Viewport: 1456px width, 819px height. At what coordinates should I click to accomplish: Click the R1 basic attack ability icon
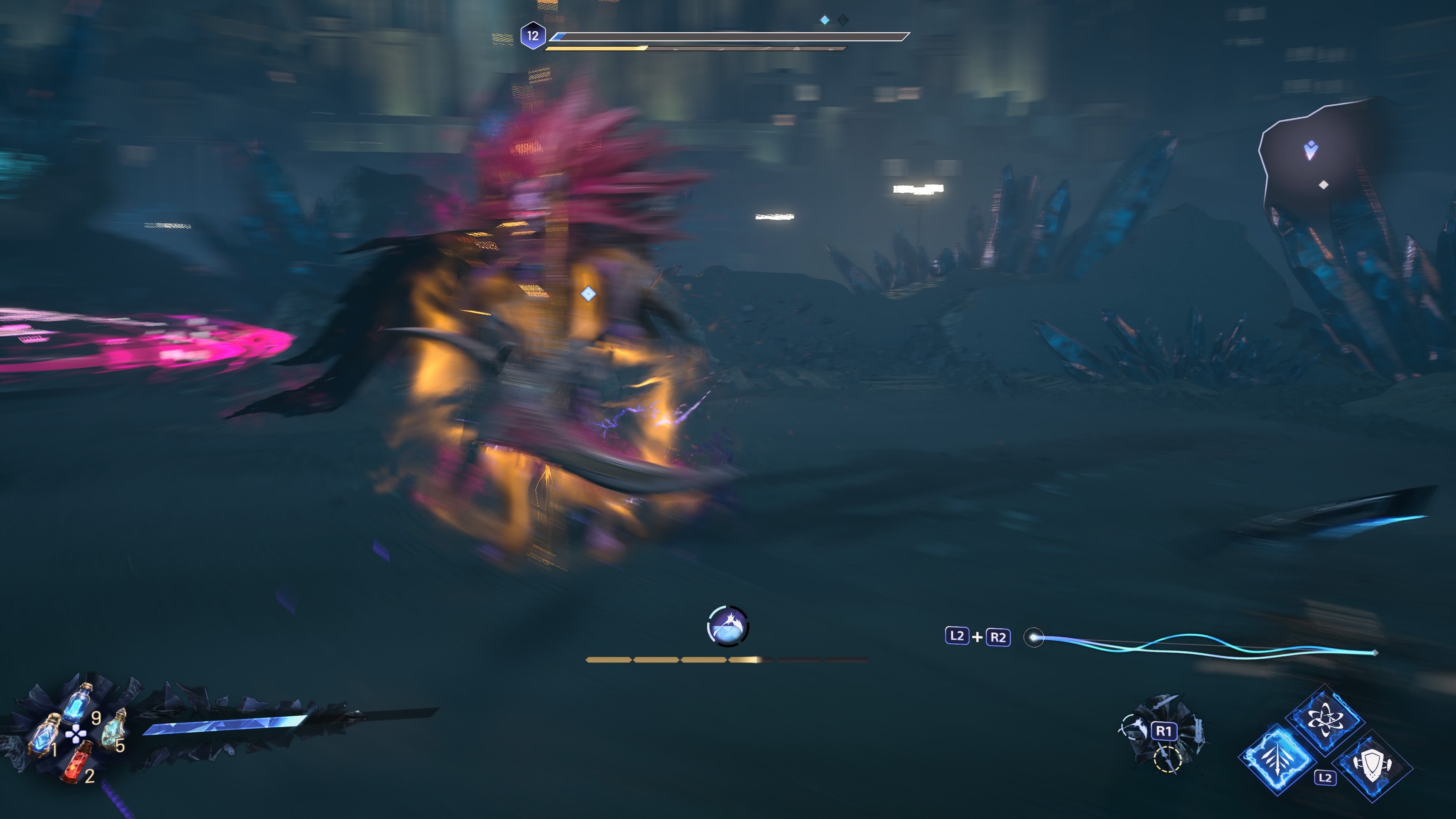coord(1165,731)
